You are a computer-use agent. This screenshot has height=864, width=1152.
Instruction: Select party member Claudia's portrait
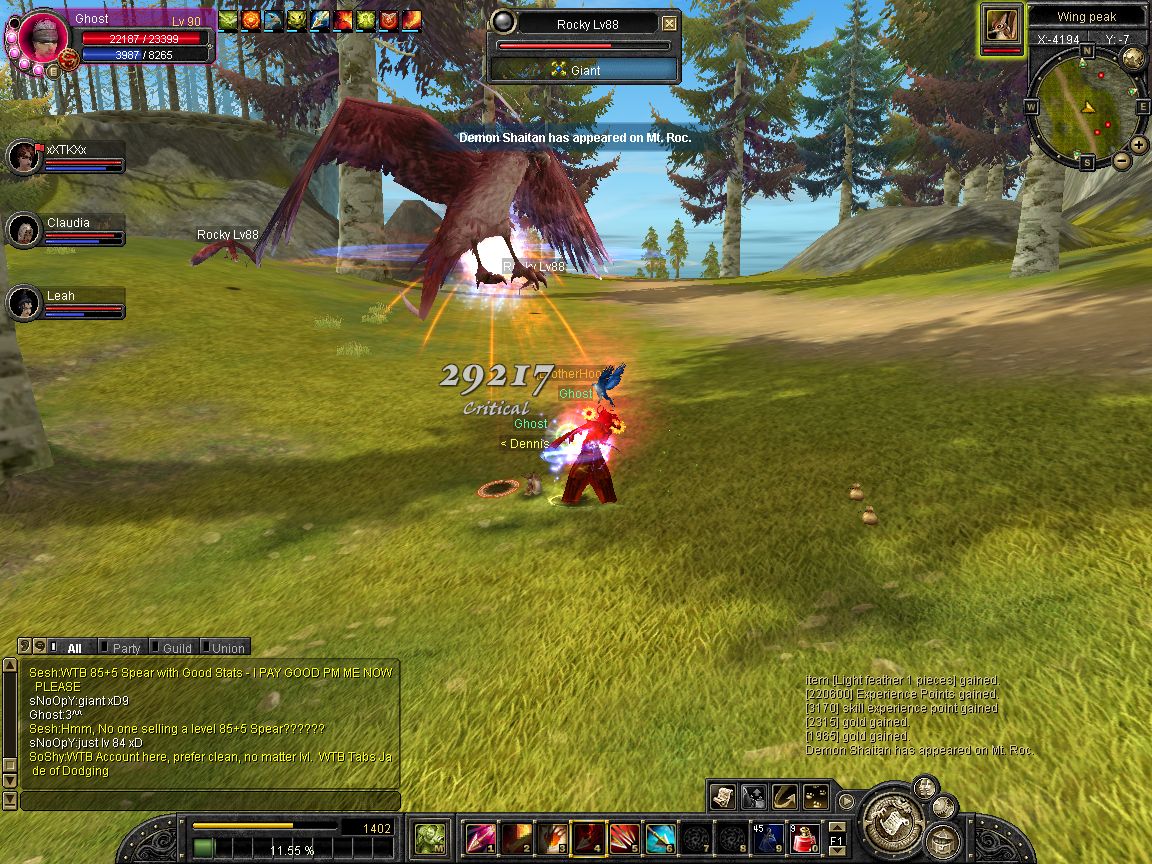tap(23, 231)
